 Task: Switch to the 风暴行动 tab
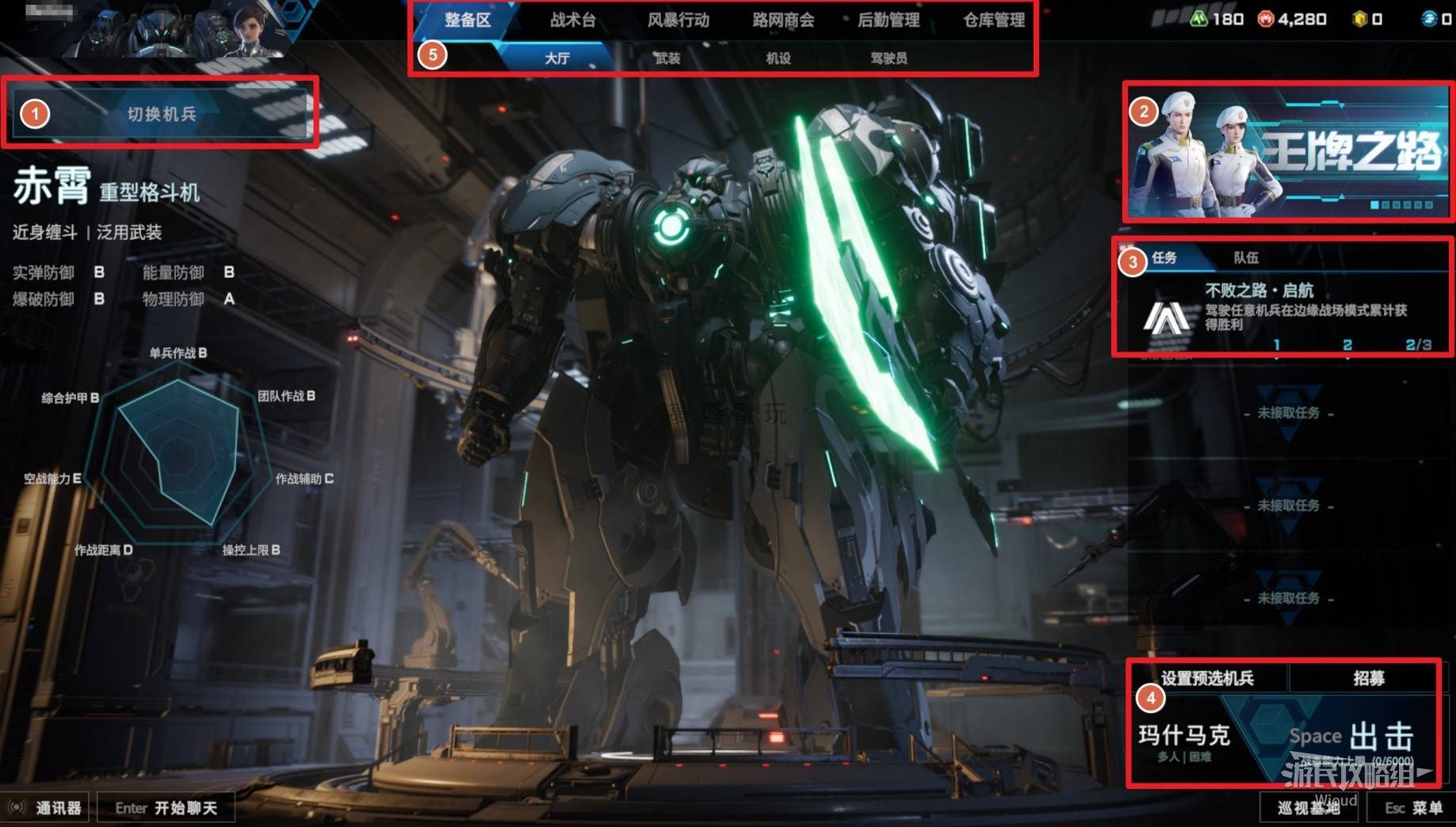[678, 20]
